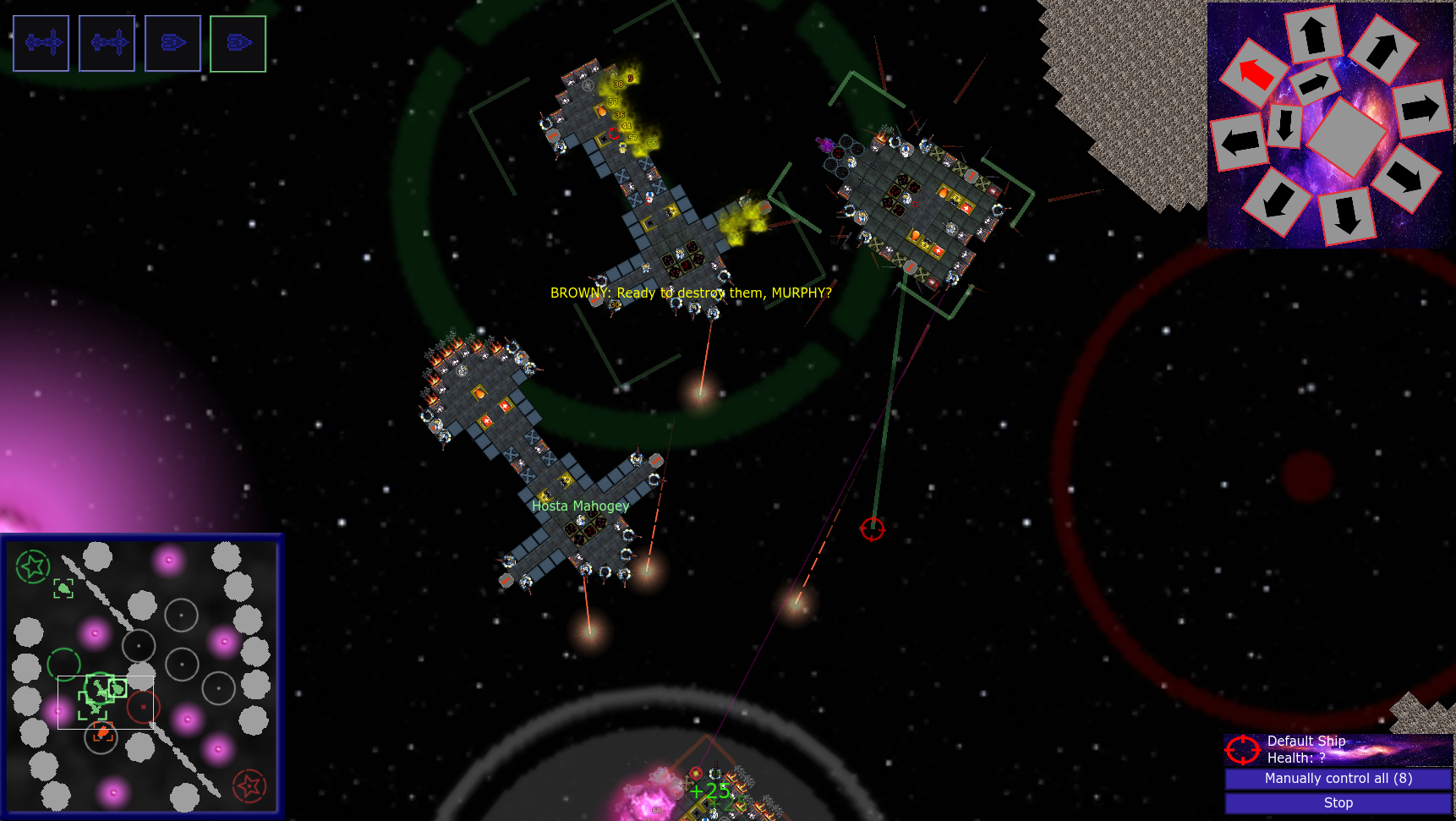Choose the large up arrow on direction pad
Viewport: 1456px width, 821px height.
tap(1313, 35)
